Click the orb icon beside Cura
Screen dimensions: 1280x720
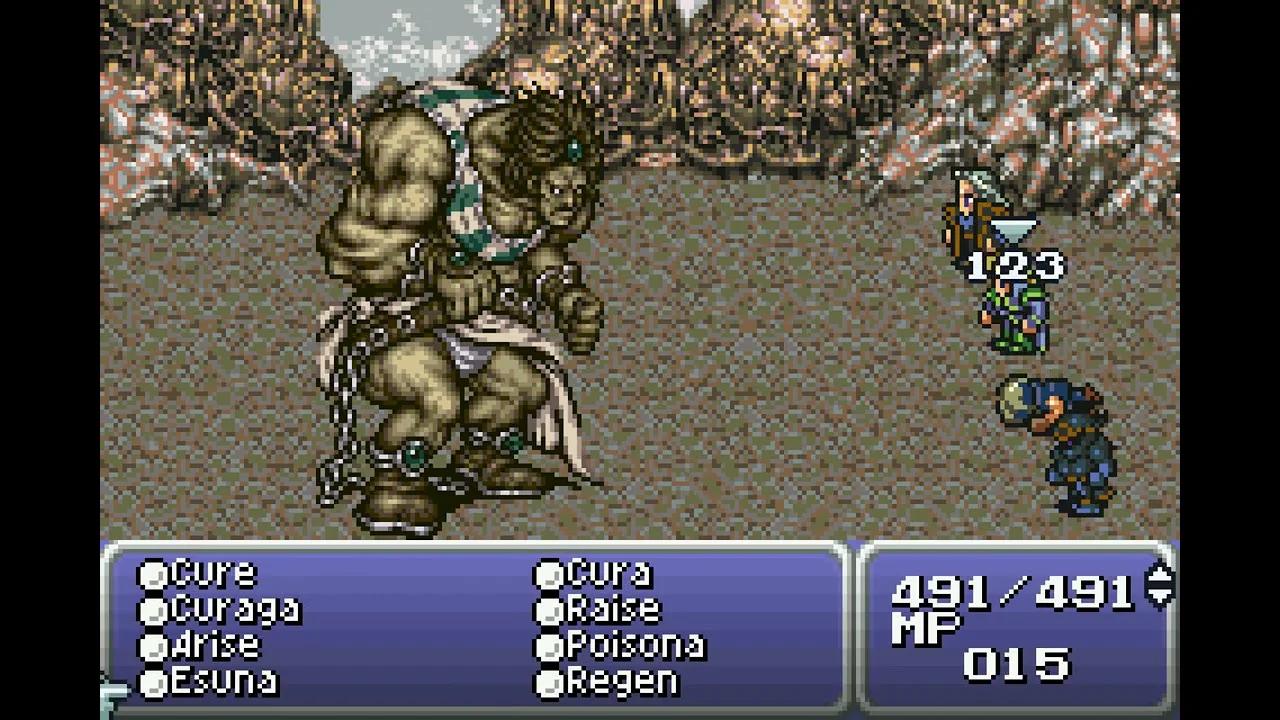(x=548, y=572)
